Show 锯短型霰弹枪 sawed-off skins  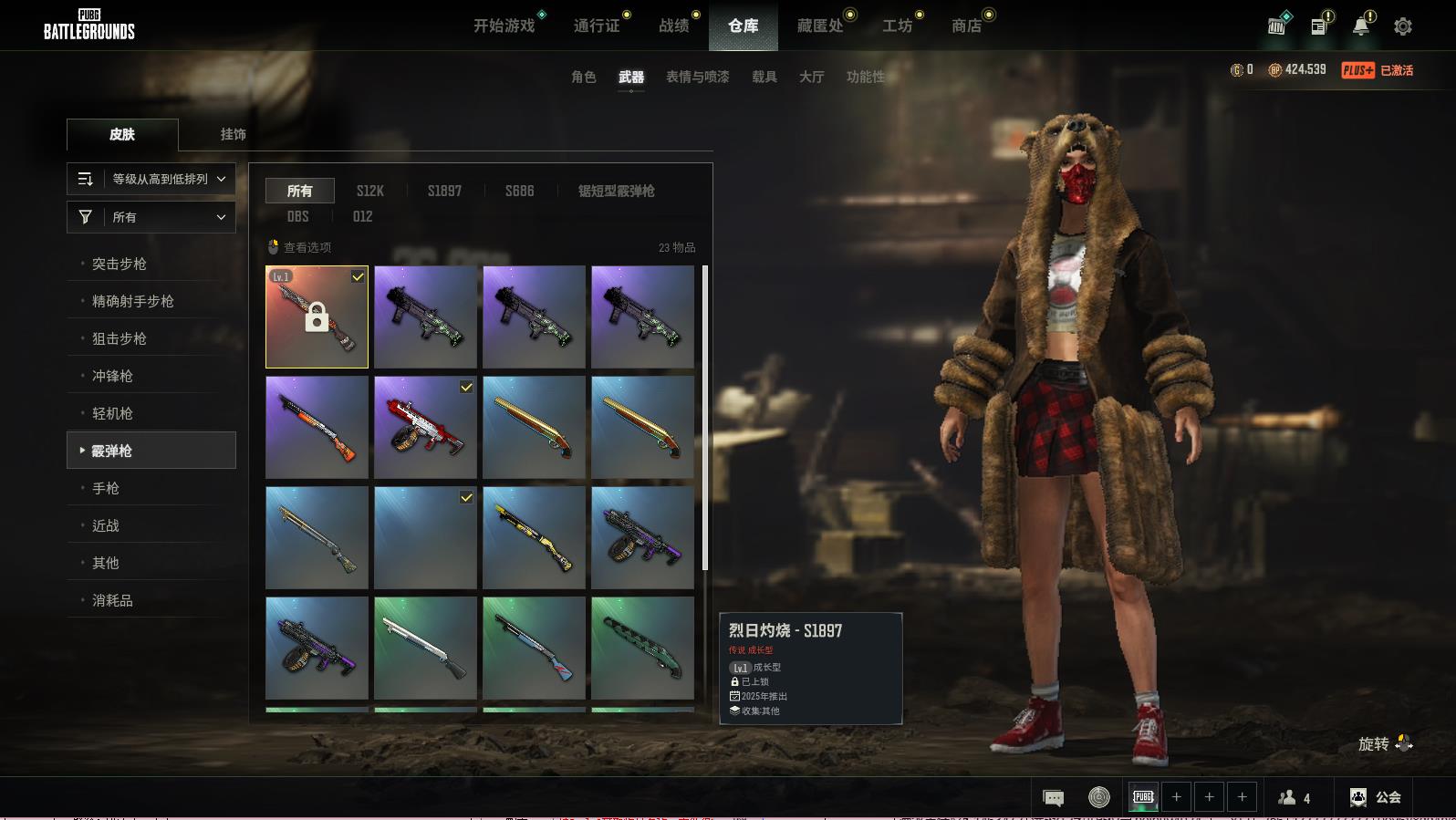point(616,191)
